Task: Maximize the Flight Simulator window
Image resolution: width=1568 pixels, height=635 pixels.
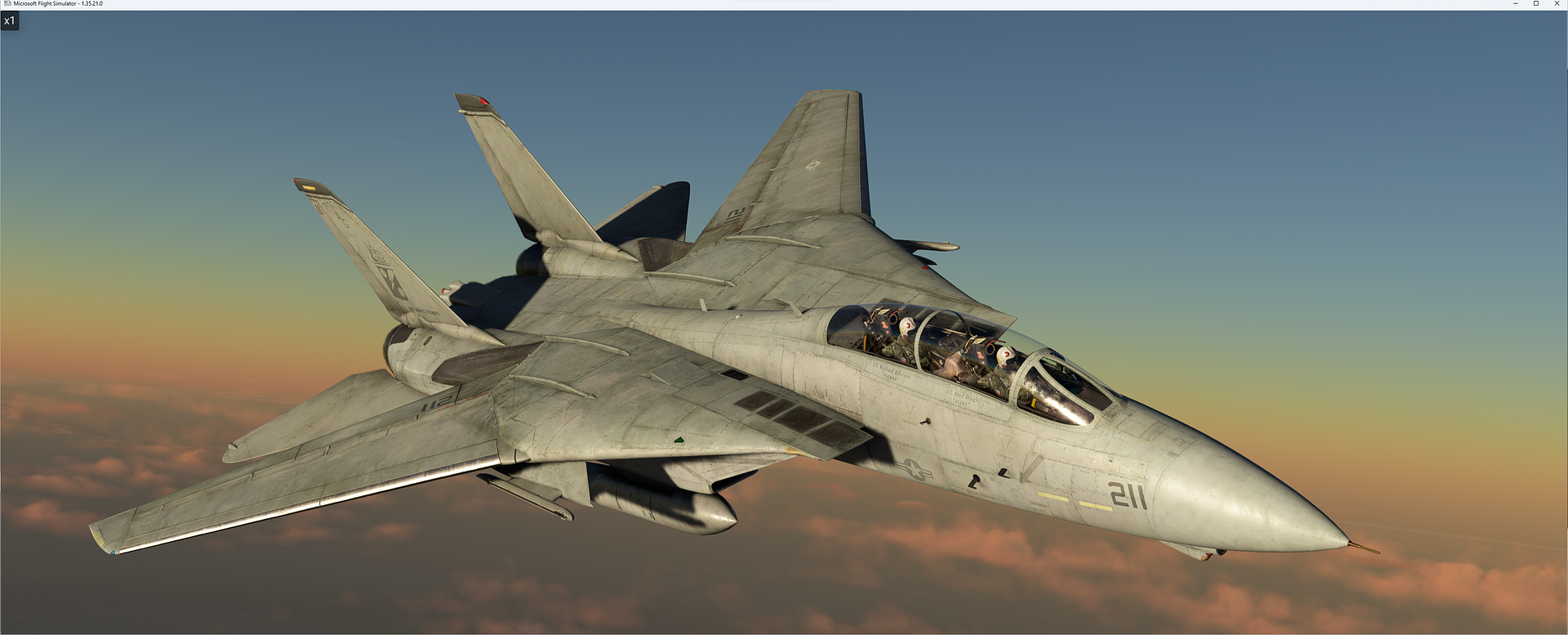Action: point(1537,3)
